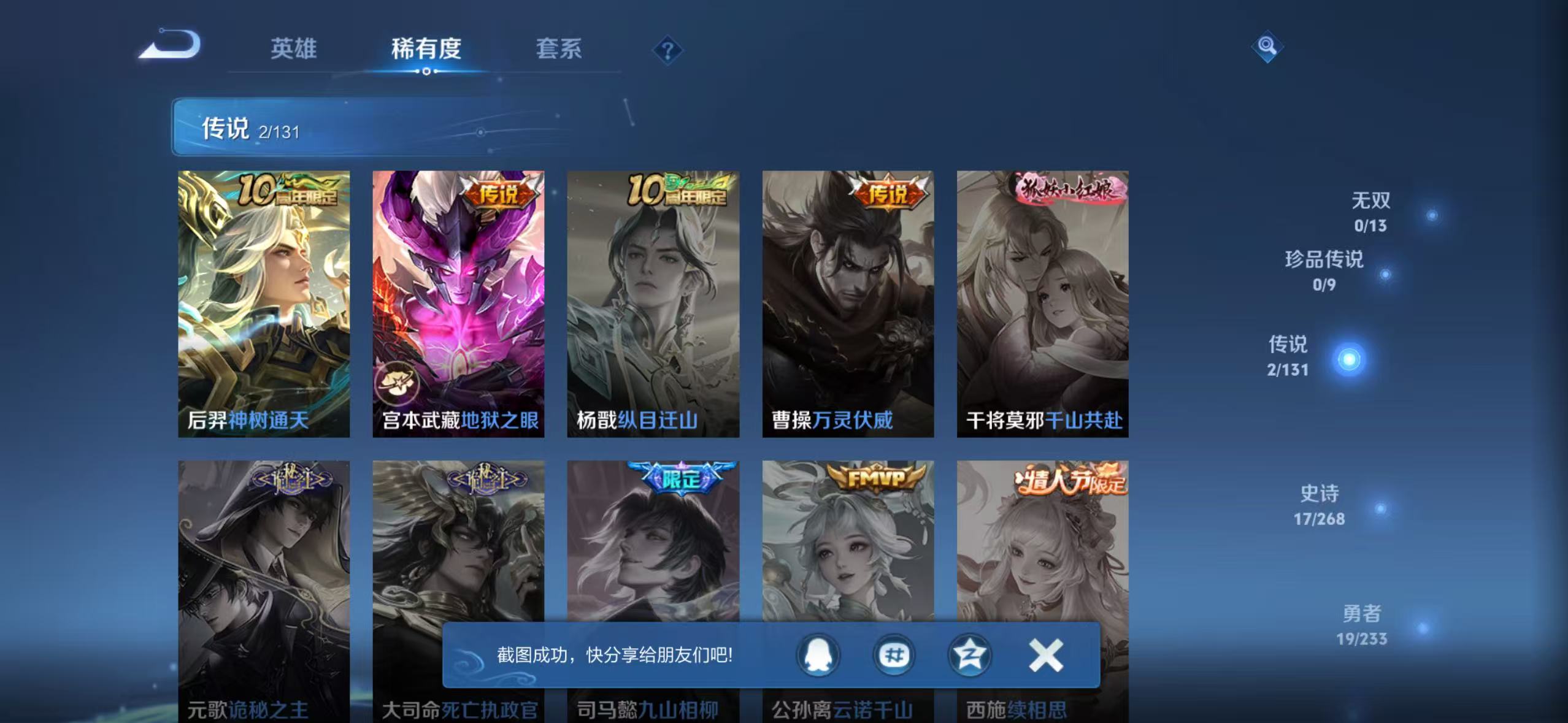Dismiss the screenshot share prompt
The height and width of the screenshot is (723, 1568).
(1045, 655)
